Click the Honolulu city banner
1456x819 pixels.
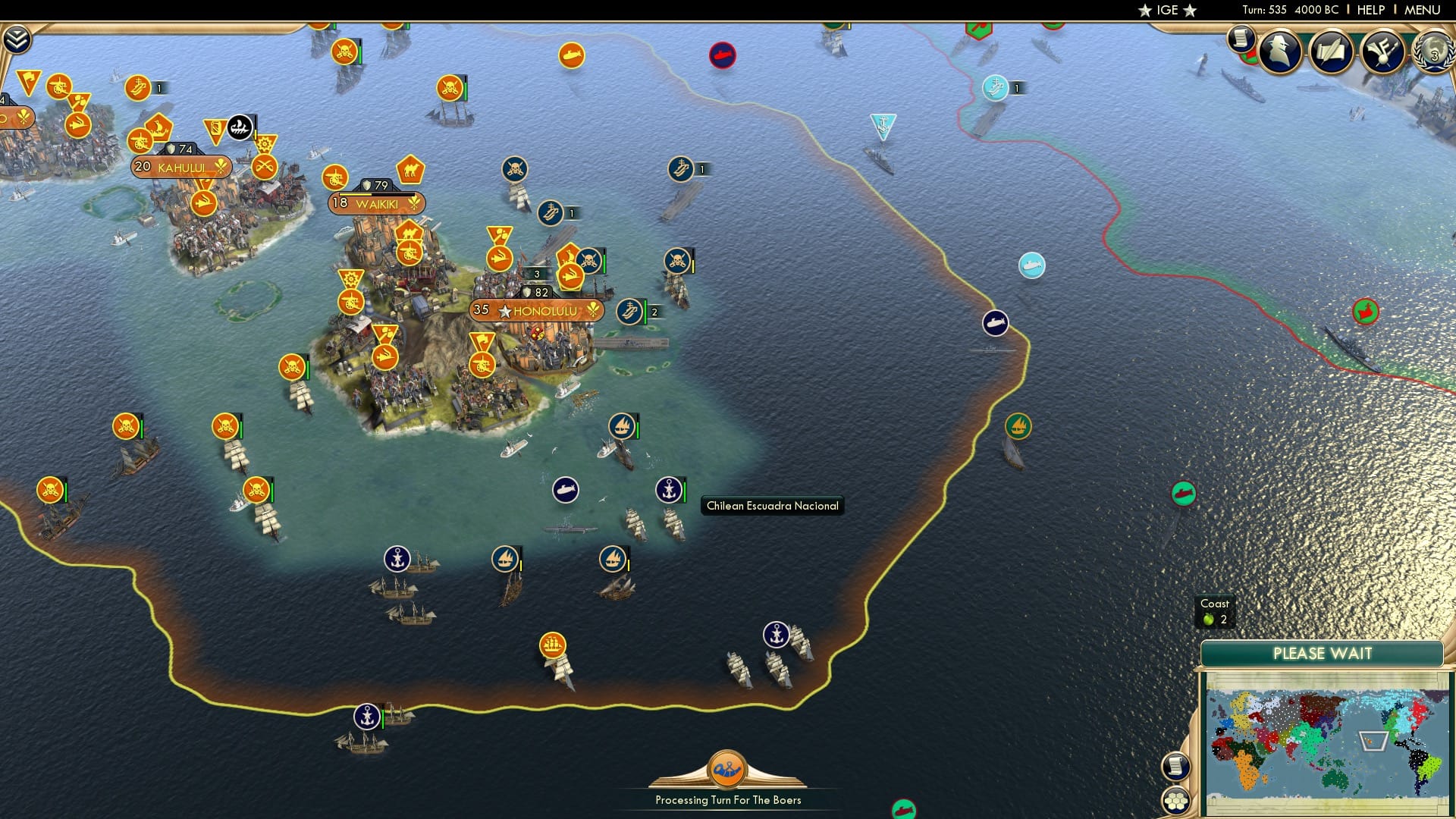(x=536, y=309)
